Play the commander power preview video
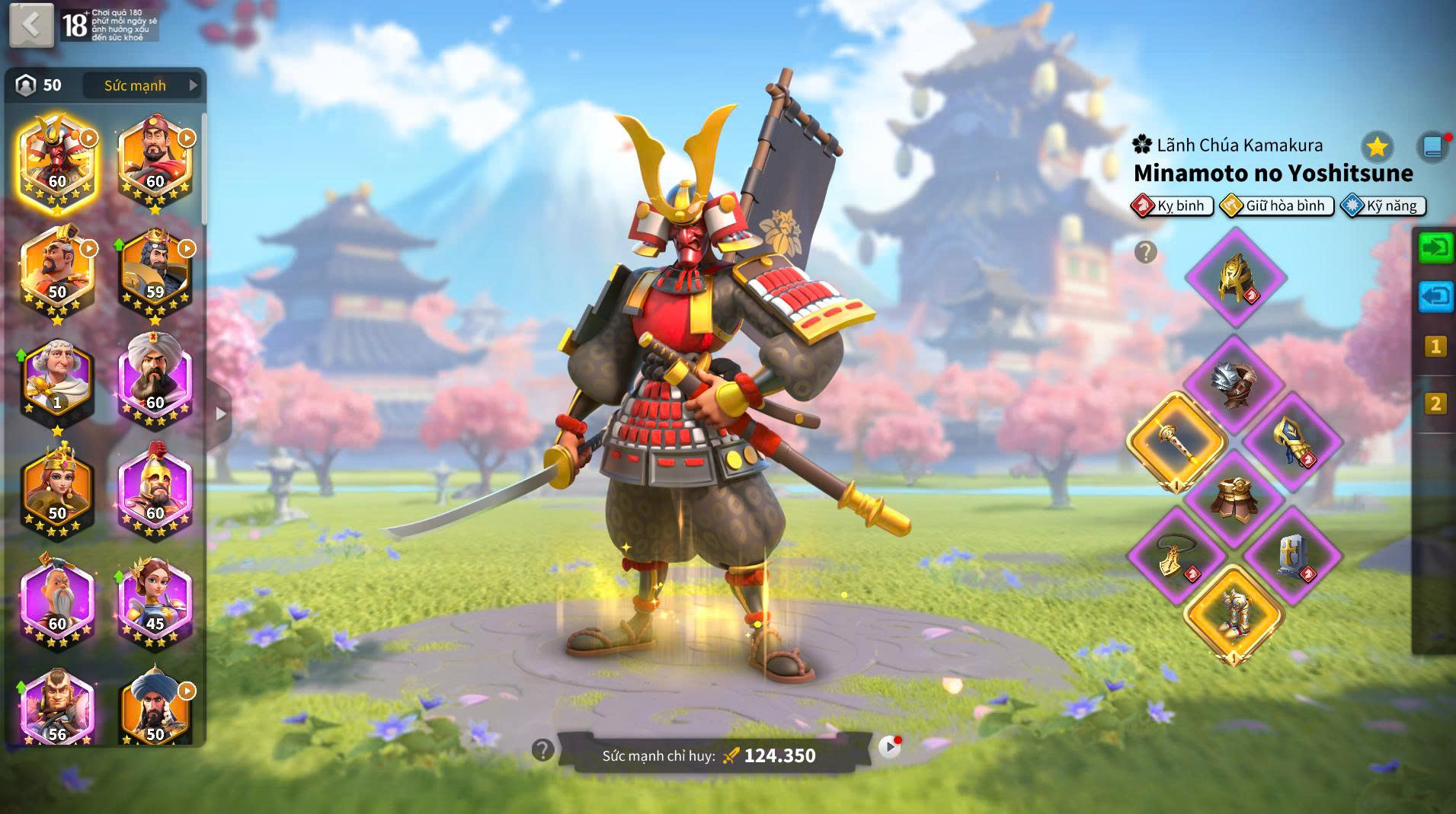 (x=888, y=748)
